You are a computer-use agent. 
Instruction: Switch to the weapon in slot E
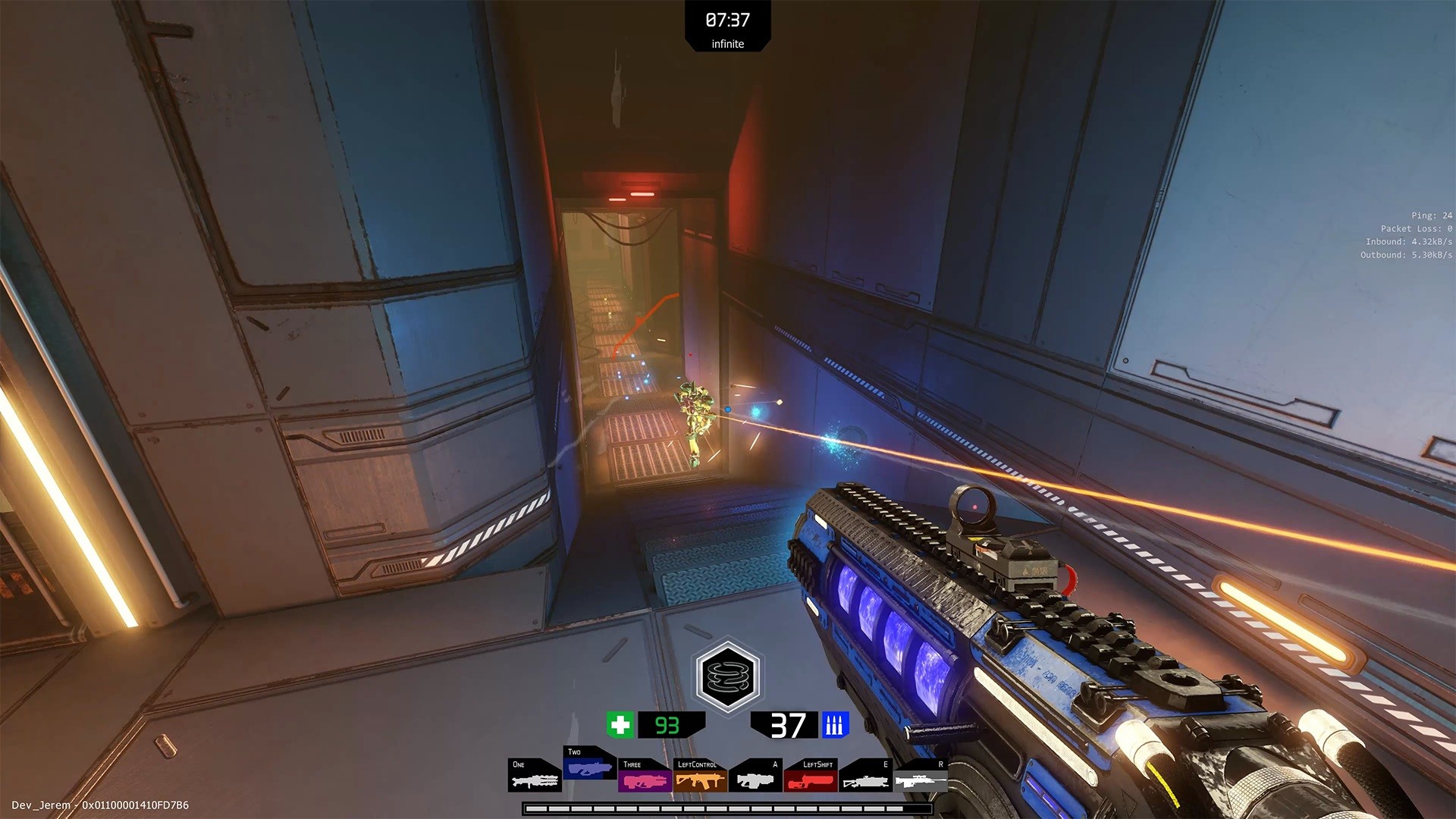tap(865, 776)
